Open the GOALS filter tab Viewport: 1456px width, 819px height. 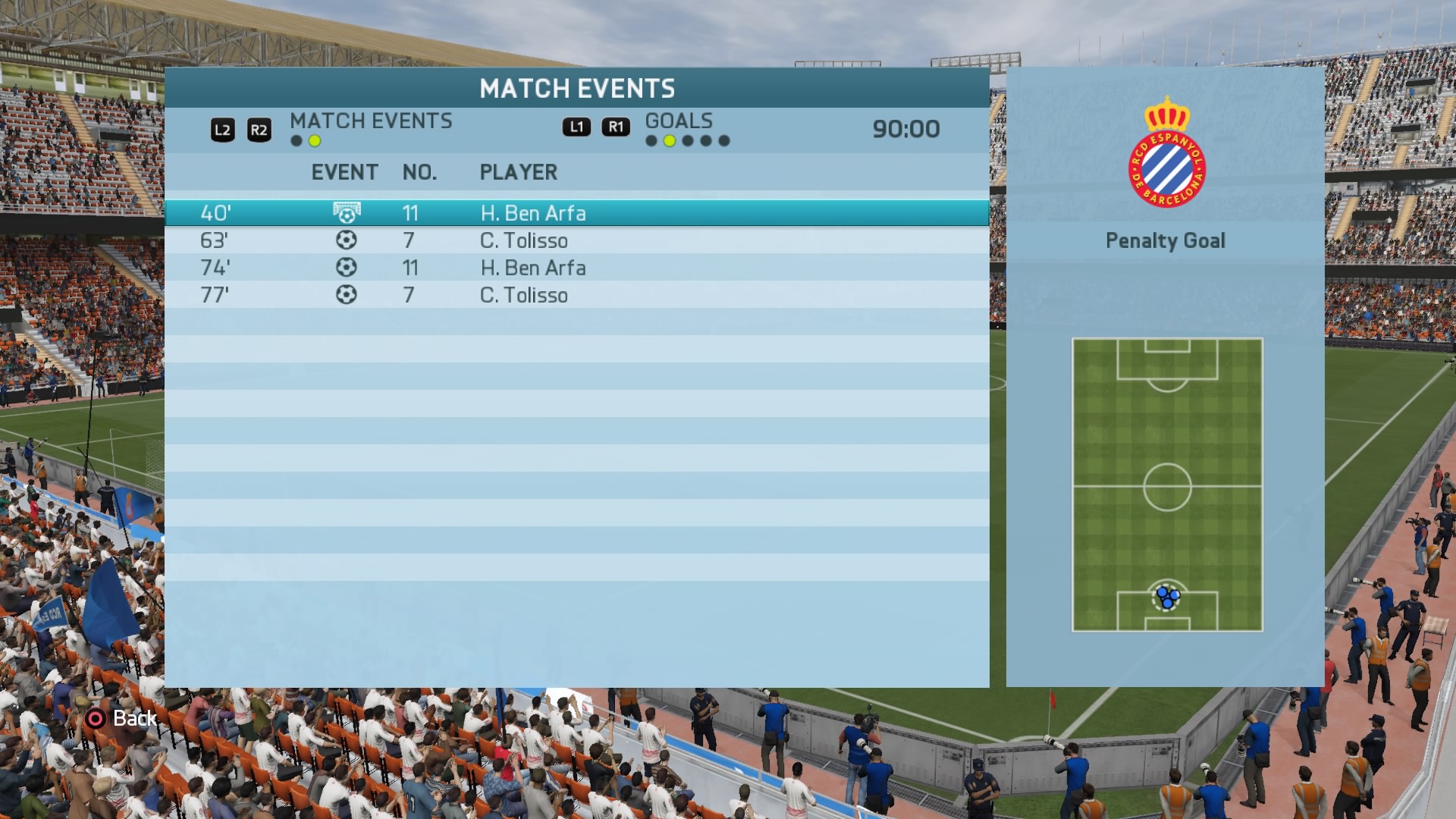coord(679,121)
